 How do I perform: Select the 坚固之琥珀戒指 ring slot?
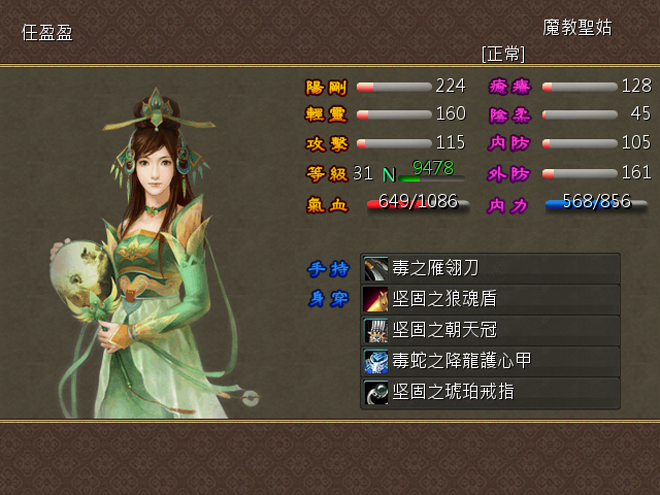490,392
